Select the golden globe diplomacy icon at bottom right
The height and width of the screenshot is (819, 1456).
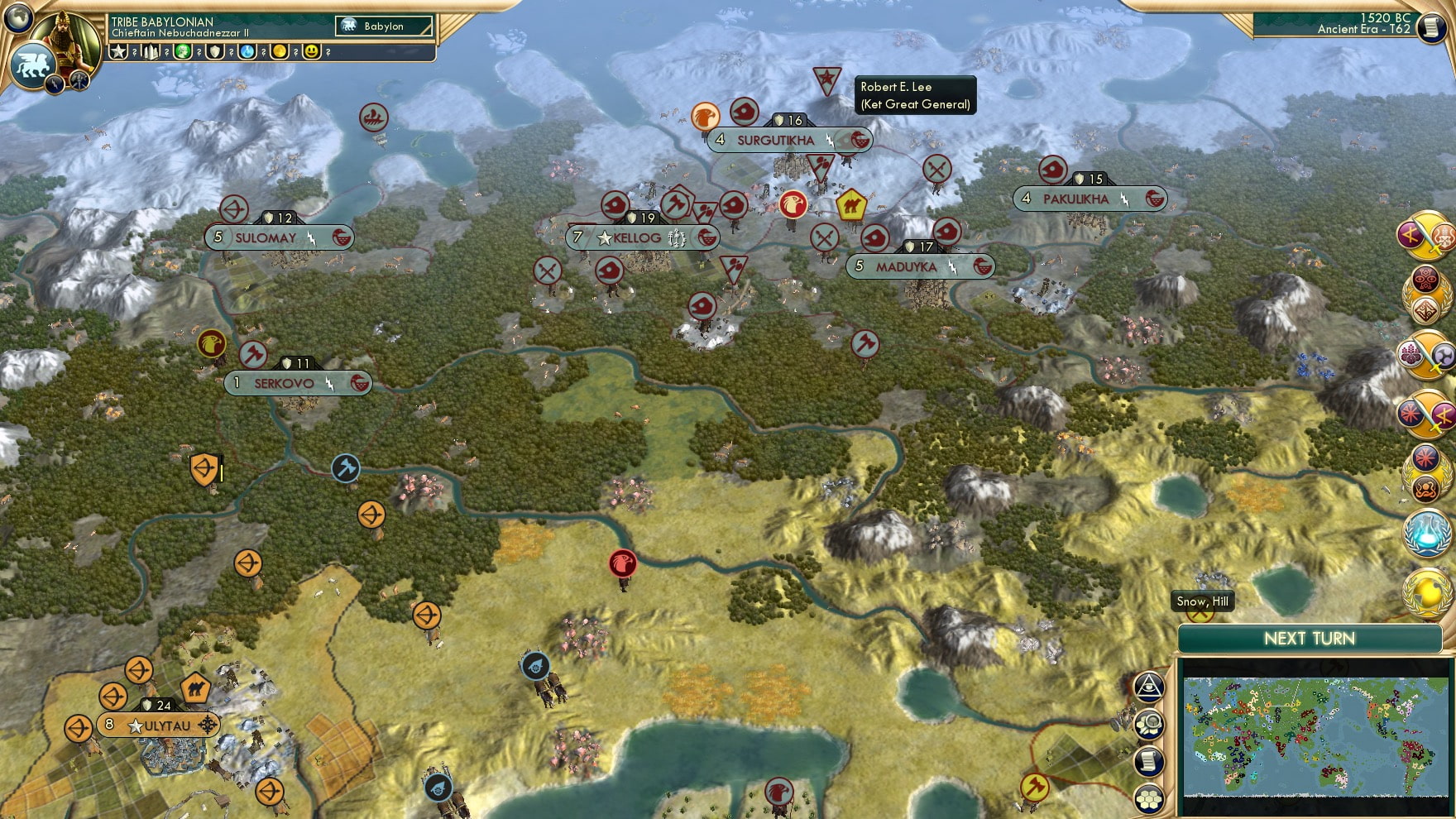1426,596
